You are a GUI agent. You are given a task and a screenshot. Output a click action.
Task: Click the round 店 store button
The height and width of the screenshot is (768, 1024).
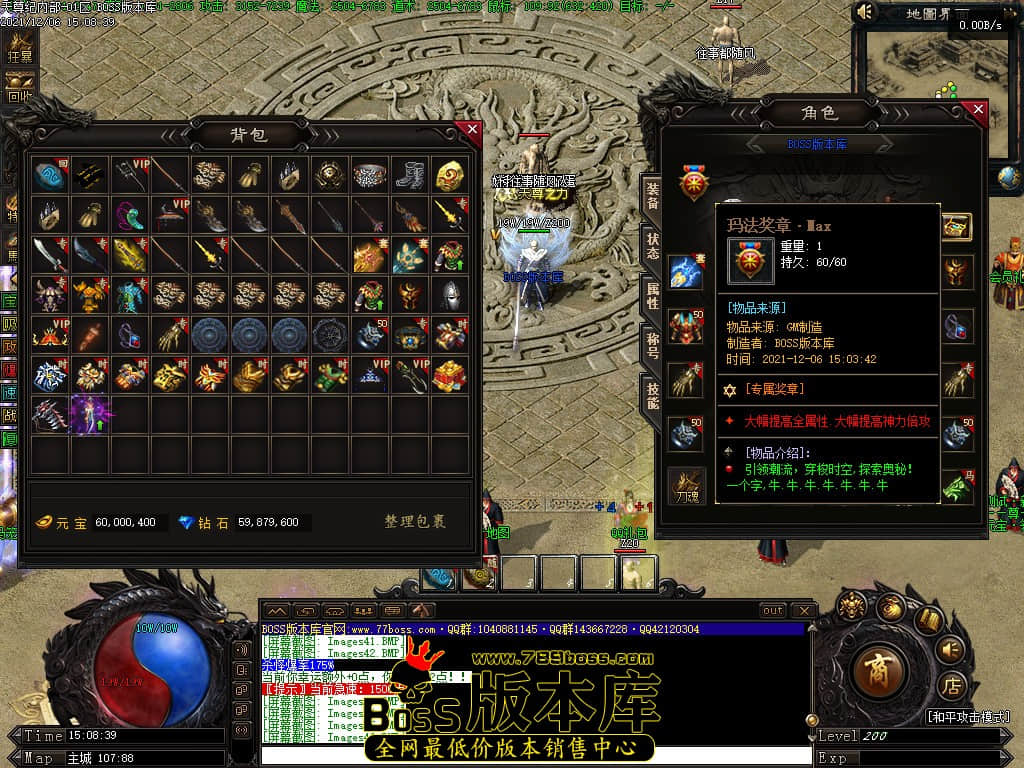(952, 686)
